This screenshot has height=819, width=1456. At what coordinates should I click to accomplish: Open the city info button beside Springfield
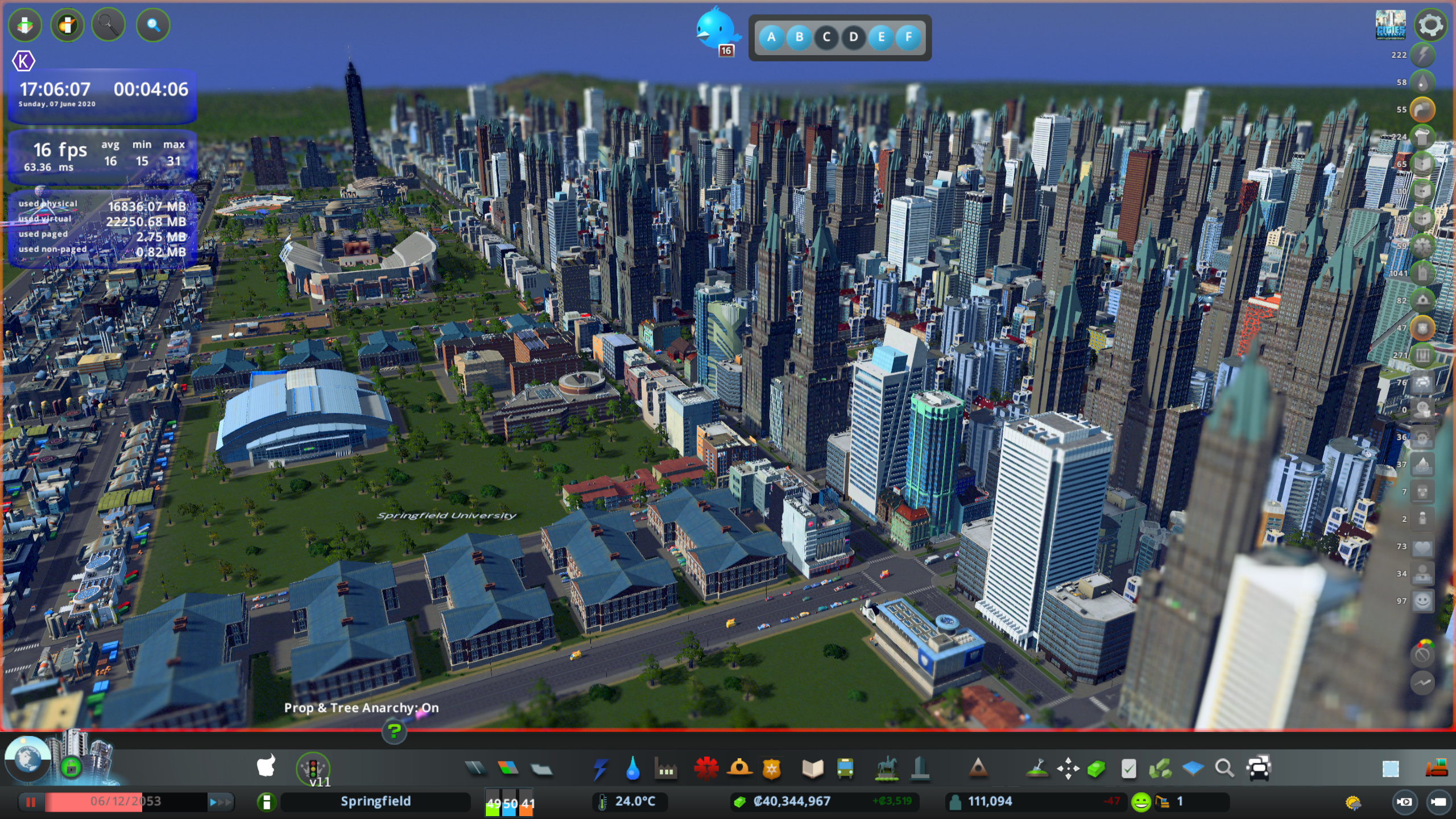point(266,802)
